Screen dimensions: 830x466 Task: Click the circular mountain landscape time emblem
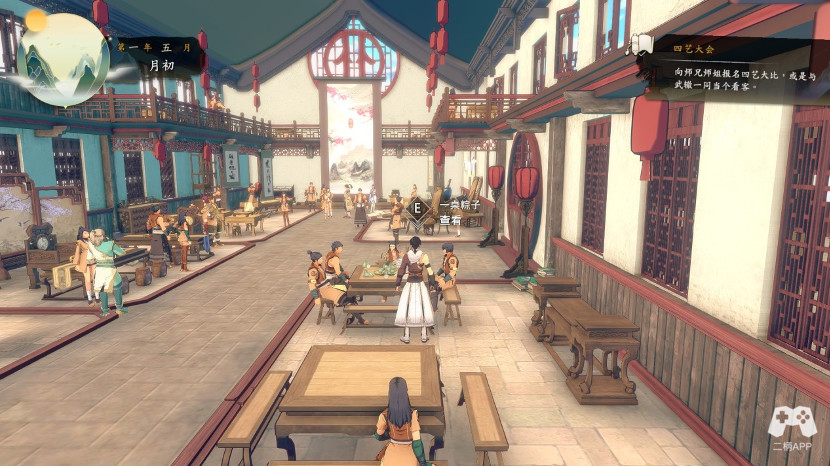click(62, 57)
